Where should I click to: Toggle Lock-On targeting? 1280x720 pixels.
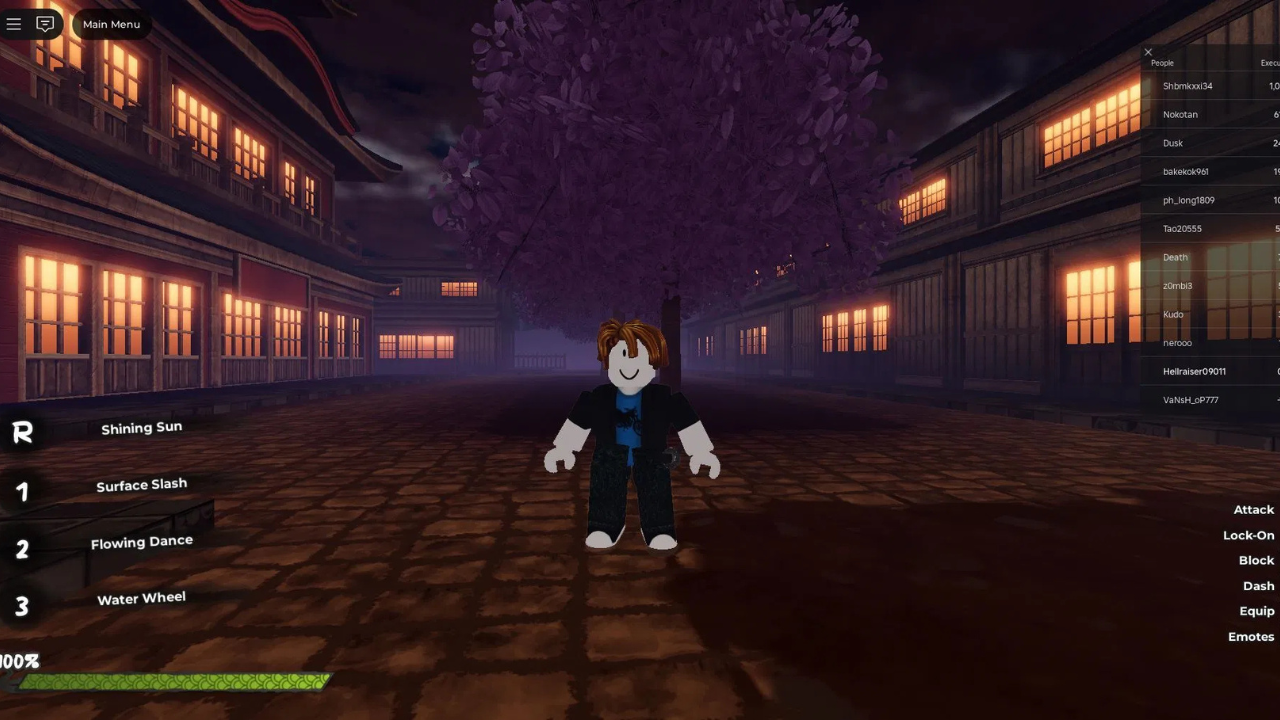pos(1248,535)
